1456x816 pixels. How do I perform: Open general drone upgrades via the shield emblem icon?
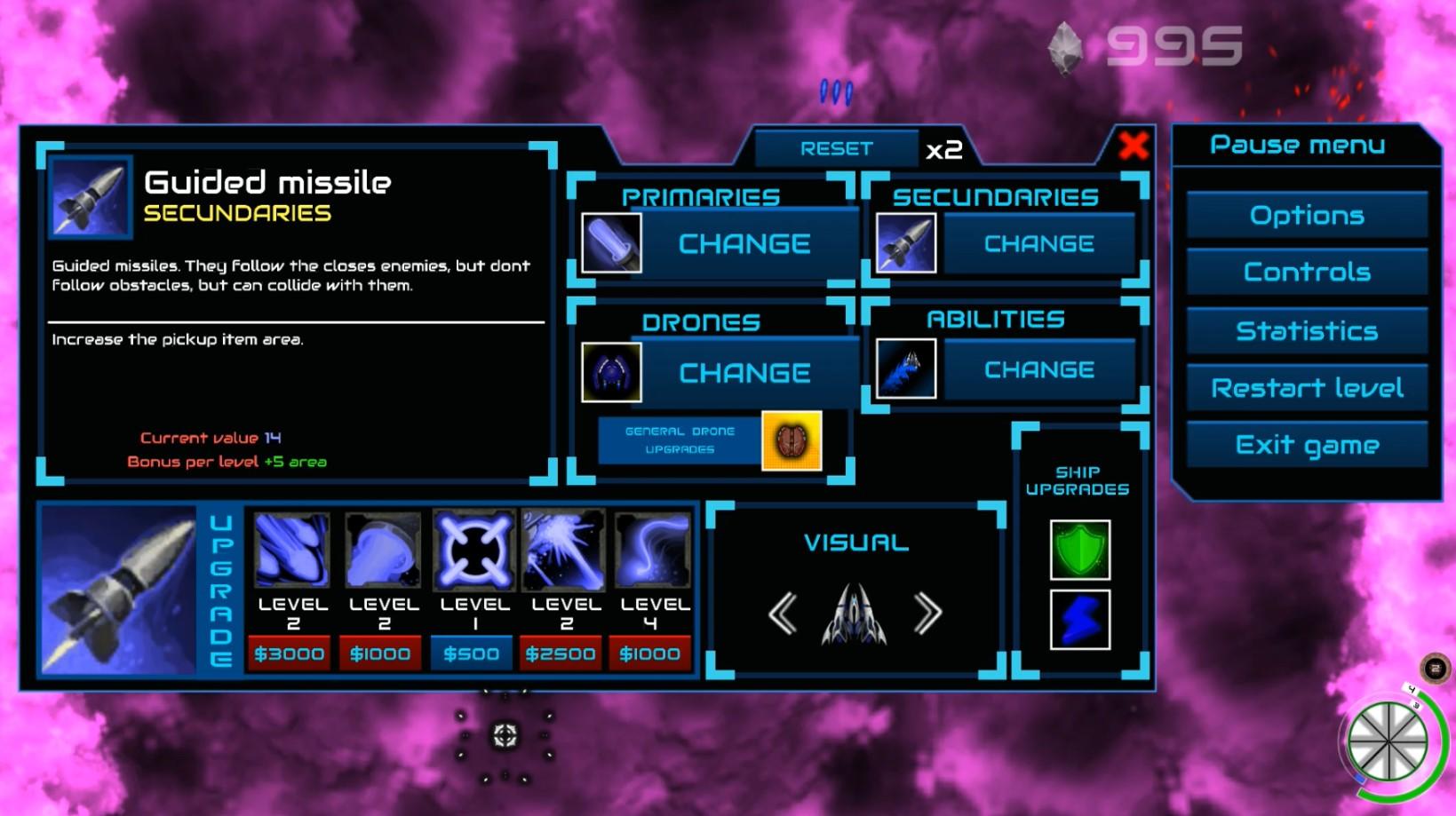(792, 441)
